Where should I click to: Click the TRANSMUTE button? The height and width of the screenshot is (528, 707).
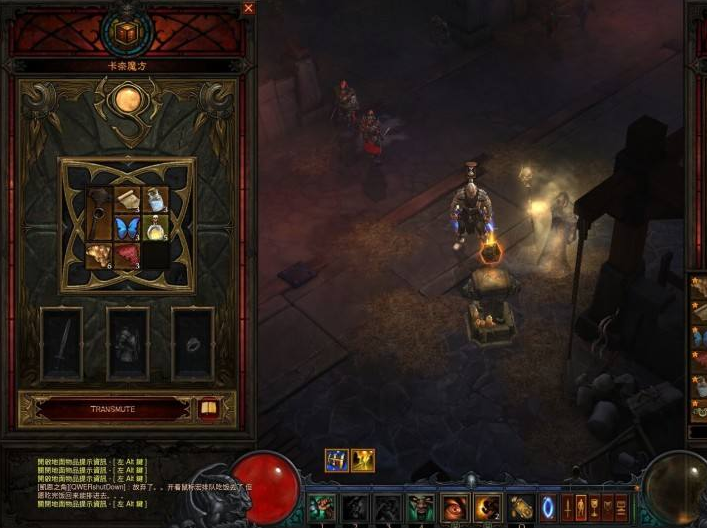(112, 409)
